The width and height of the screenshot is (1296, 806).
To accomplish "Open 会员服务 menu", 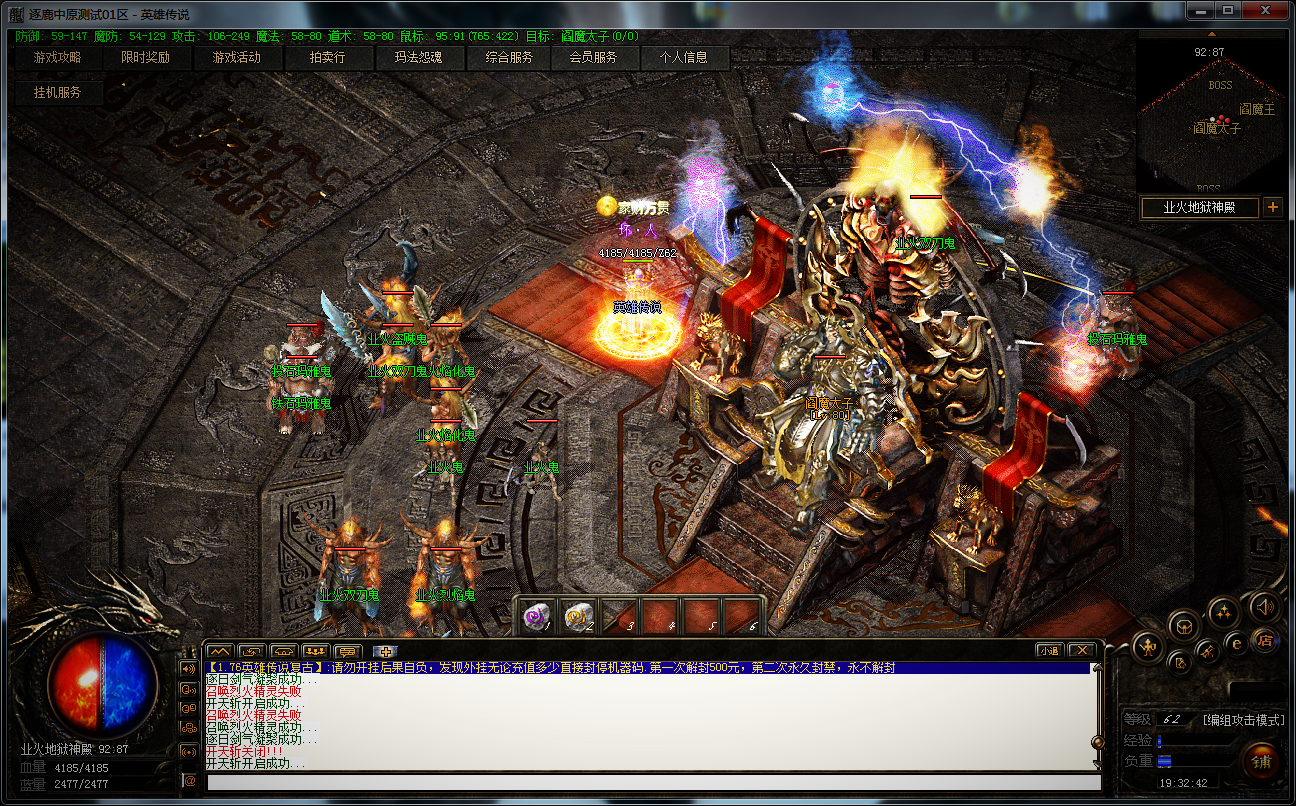I will 594,58.
